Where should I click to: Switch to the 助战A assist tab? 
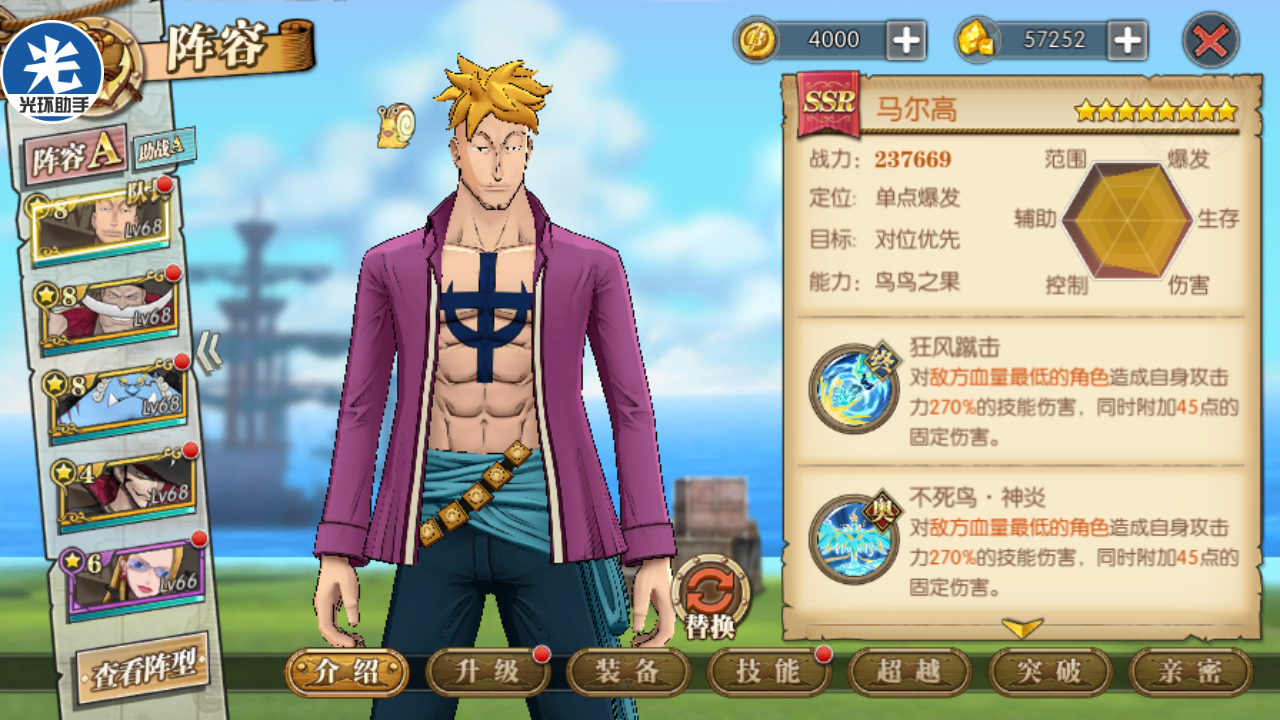coord(162,148)
